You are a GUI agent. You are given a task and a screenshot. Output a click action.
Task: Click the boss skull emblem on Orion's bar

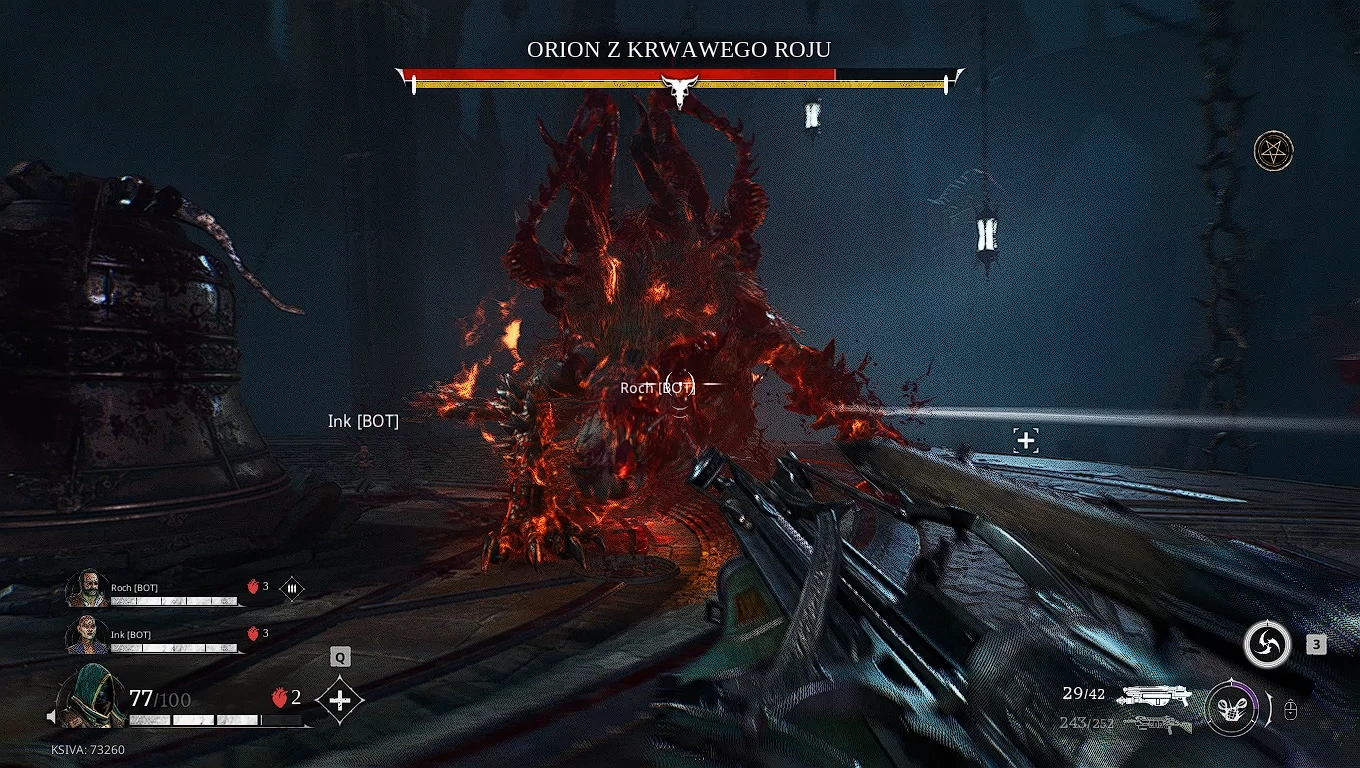tap(681, 92)
